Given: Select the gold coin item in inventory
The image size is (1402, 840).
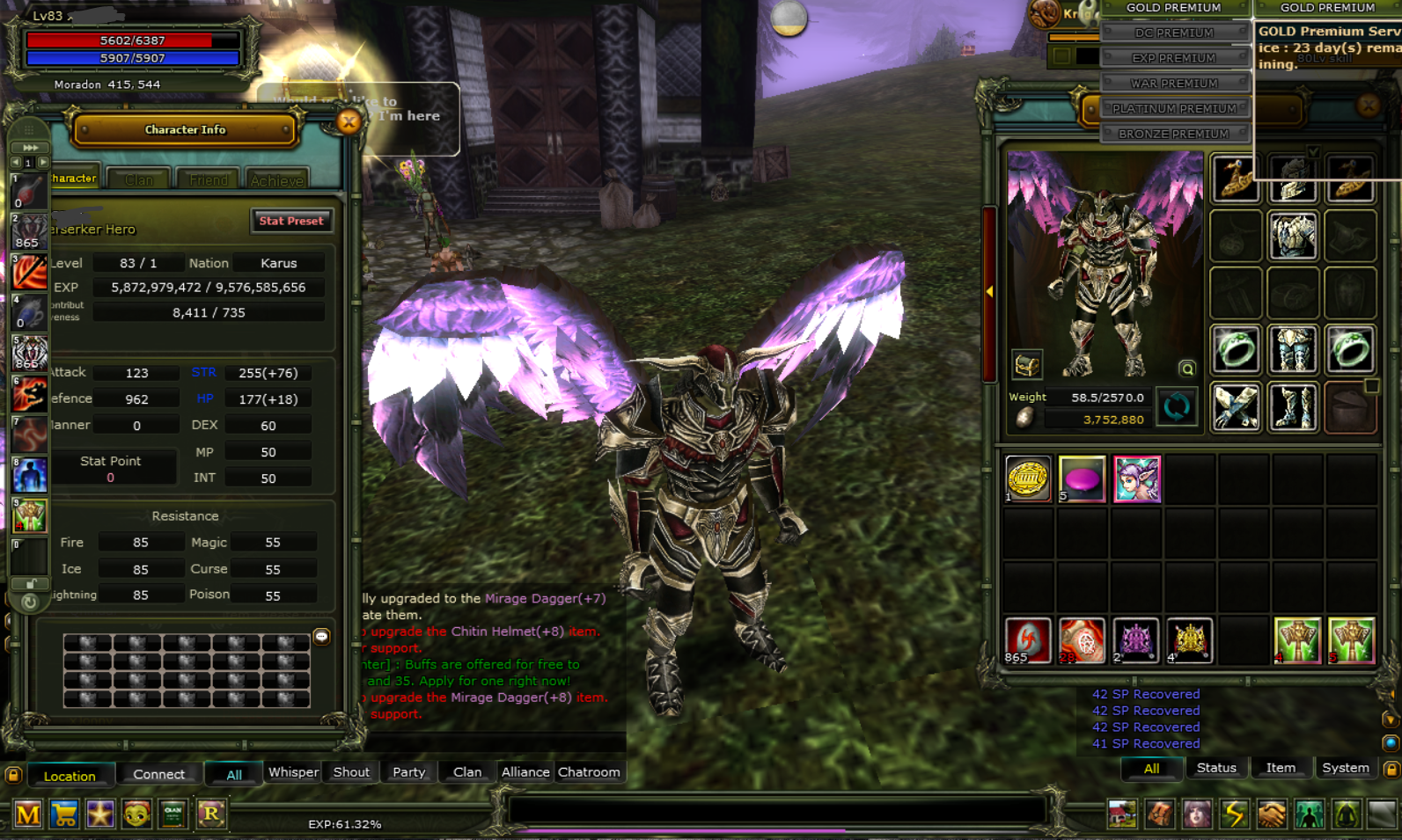Looking at the screenshot, I should pos(1027,479).
